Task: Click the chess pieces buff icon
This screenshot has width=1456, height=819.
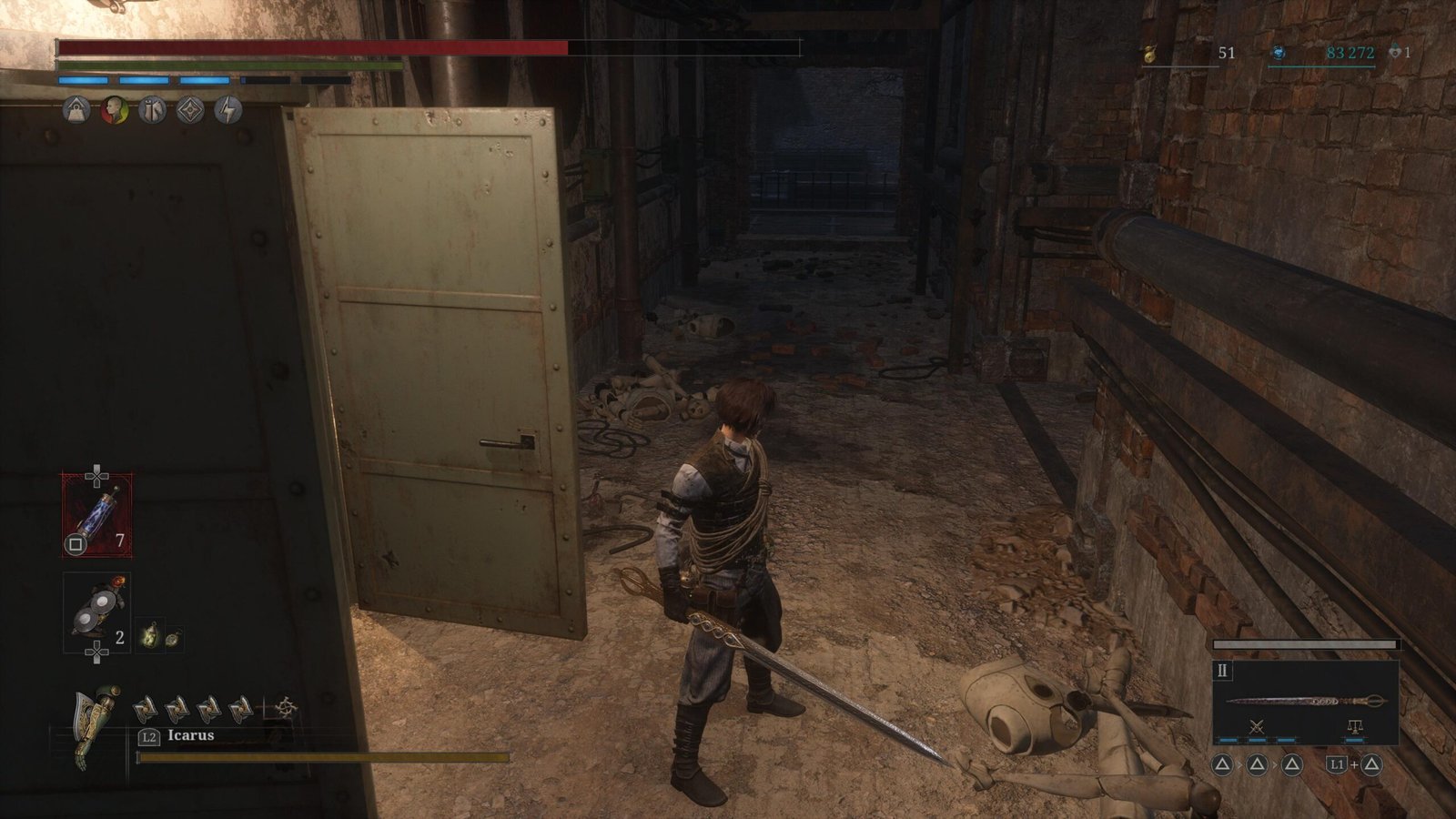Action: pos(152,111)
